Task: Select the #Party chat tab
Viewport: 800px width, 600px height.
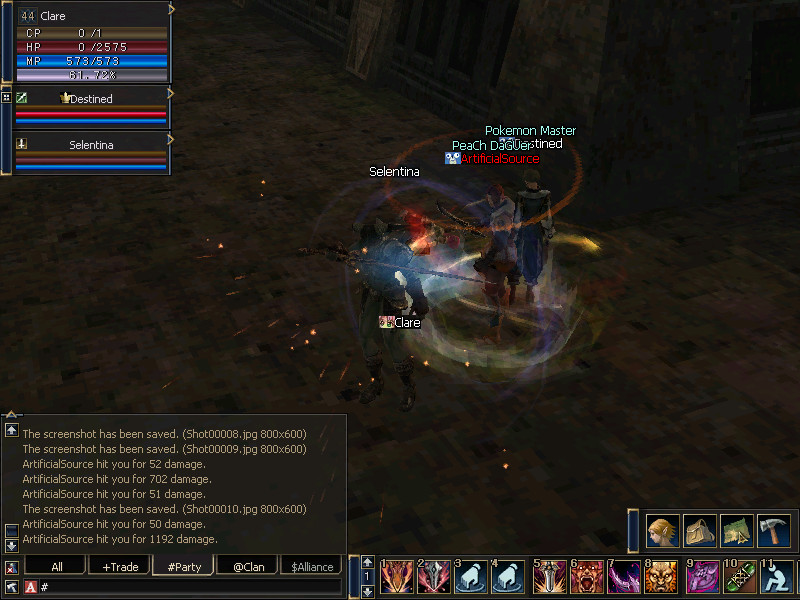Action: [x=184, y=567]
